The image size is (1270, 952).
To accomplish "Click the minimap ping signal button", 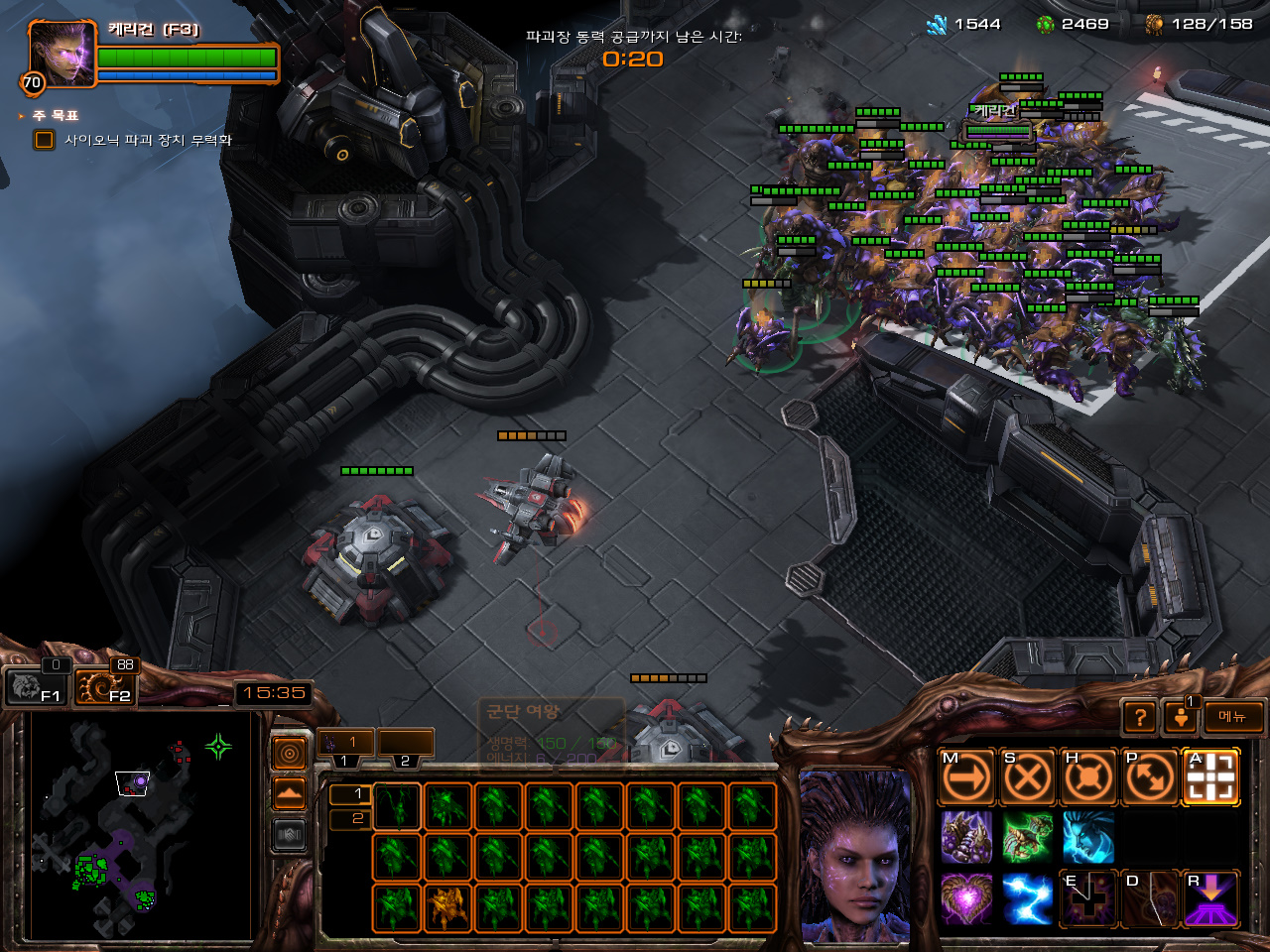I will 289,754.
